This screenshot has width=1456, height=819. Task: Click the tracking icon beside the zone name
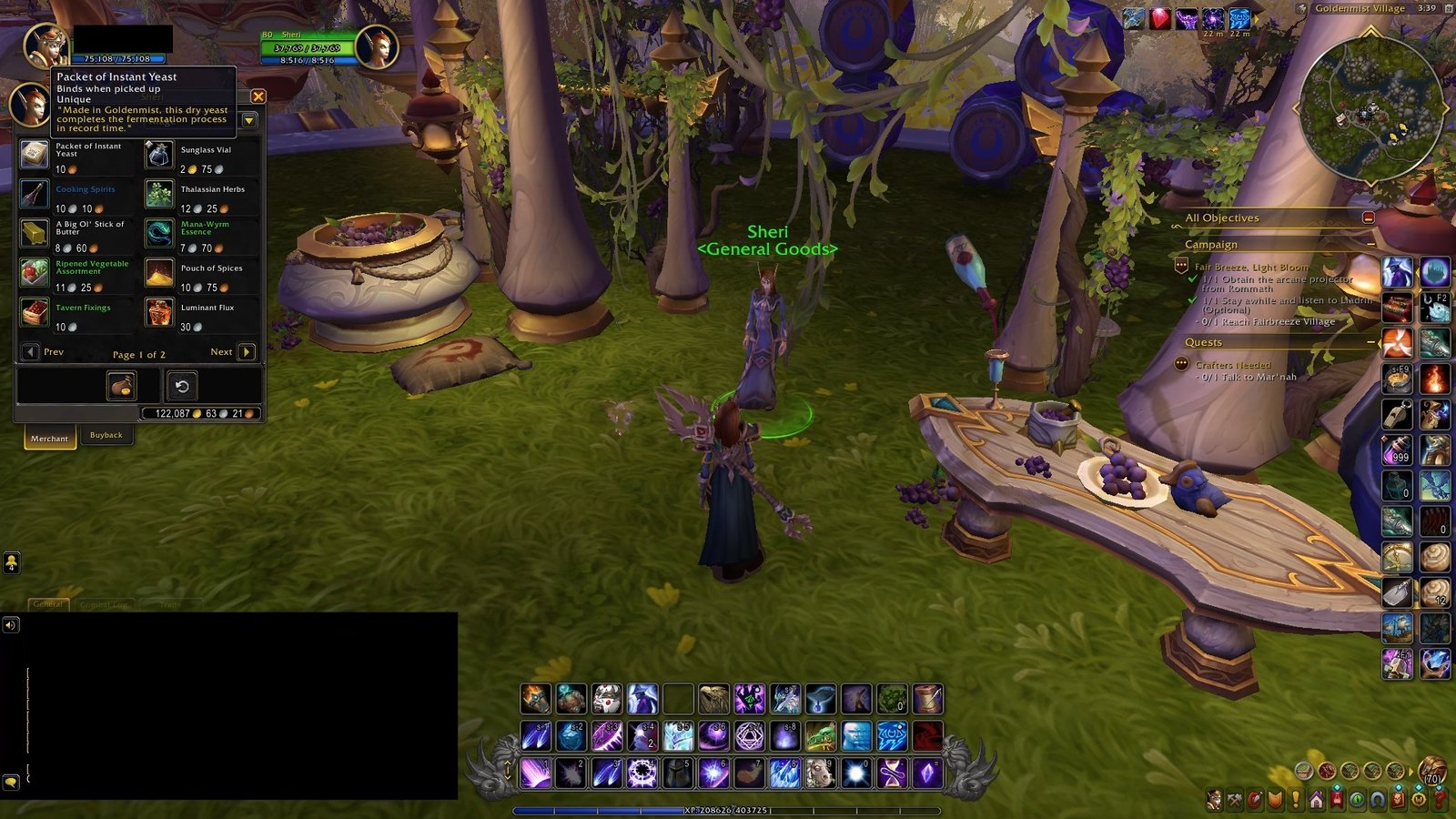[x=1301, y=9]
